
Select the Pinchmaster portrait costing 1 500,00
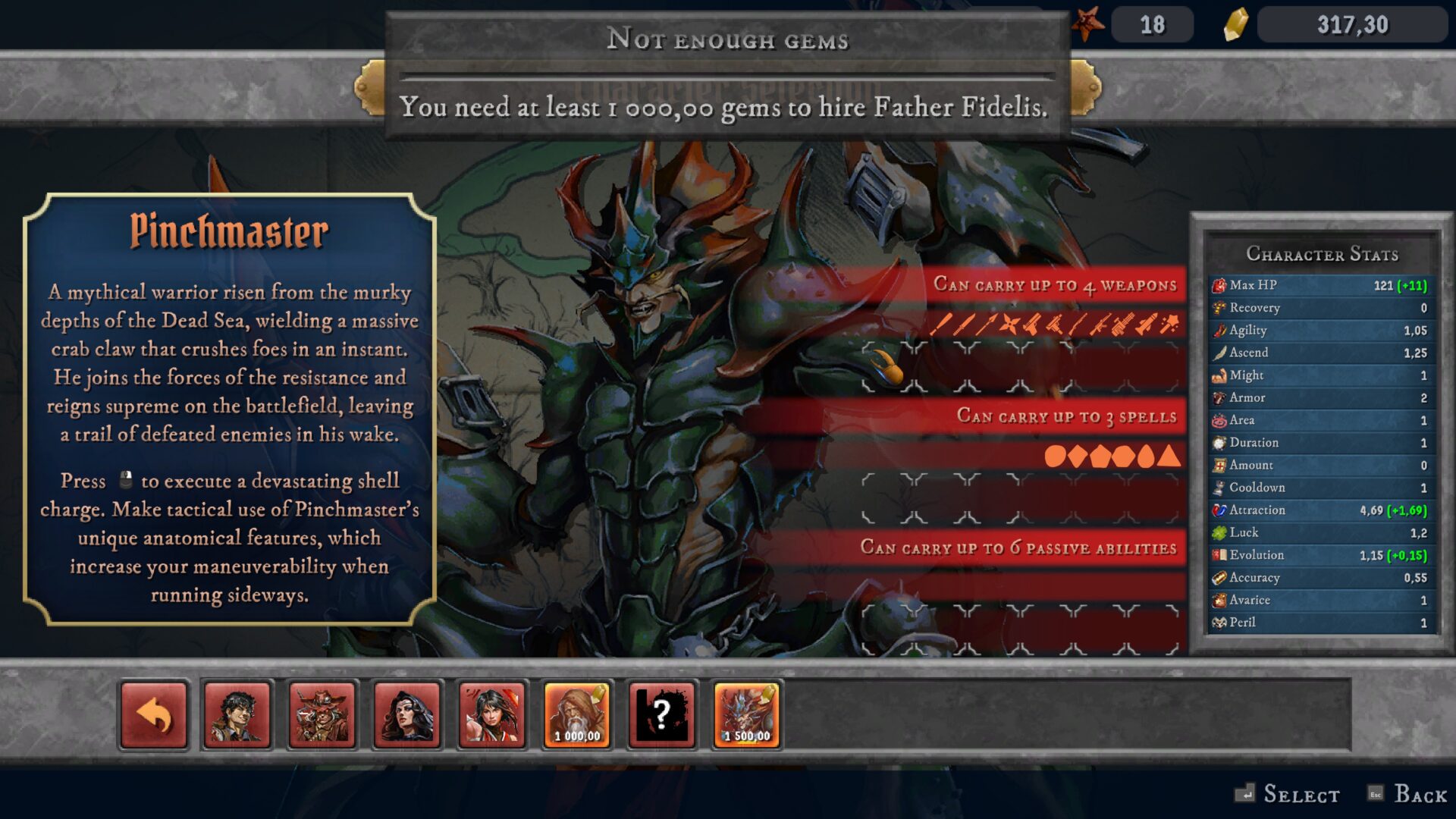coord(747,715)
